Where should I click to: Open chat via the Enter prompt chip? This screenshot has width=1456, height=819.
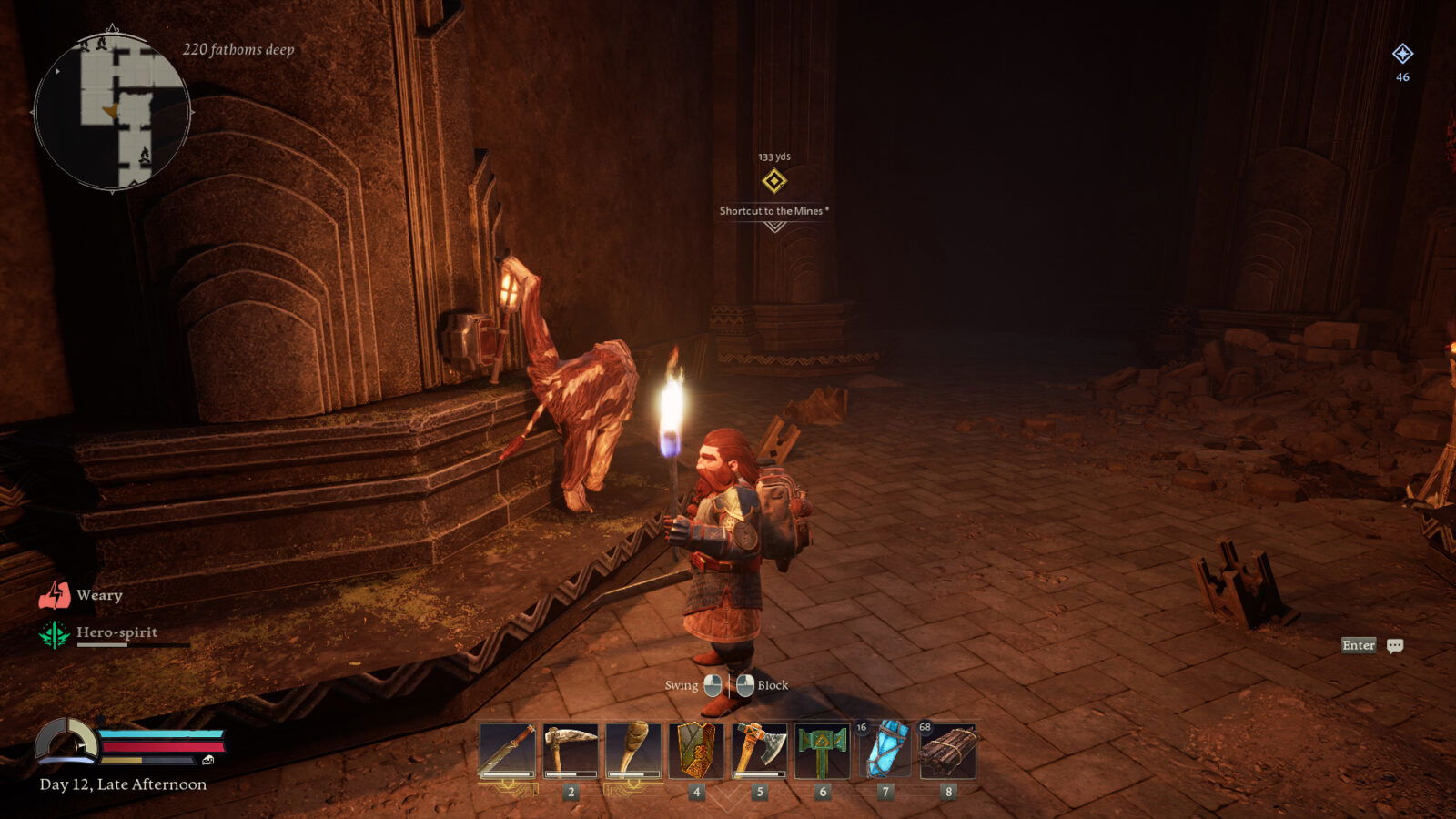[x=1358, y=645]
